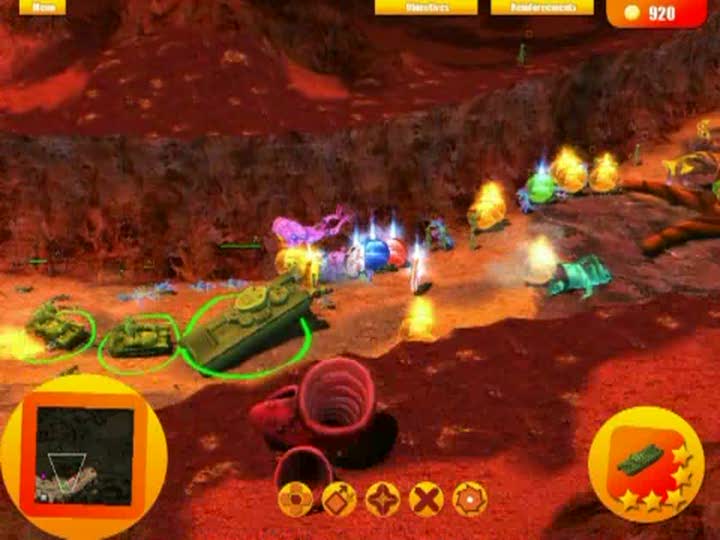Click the minimap
Viewport: 720px width, 540px height.
point(84,456)
